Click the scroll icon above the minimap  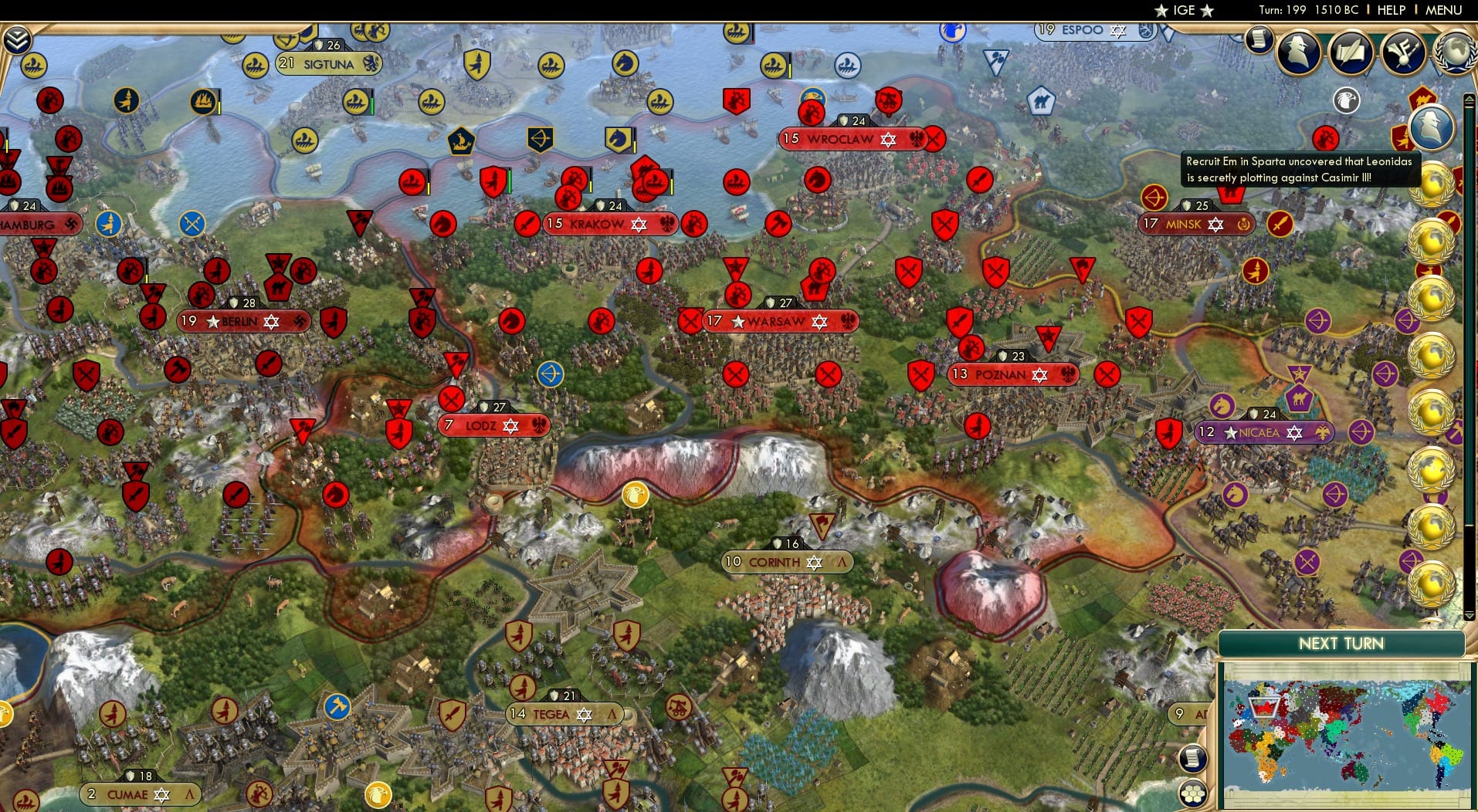(x=1194, y=759)
